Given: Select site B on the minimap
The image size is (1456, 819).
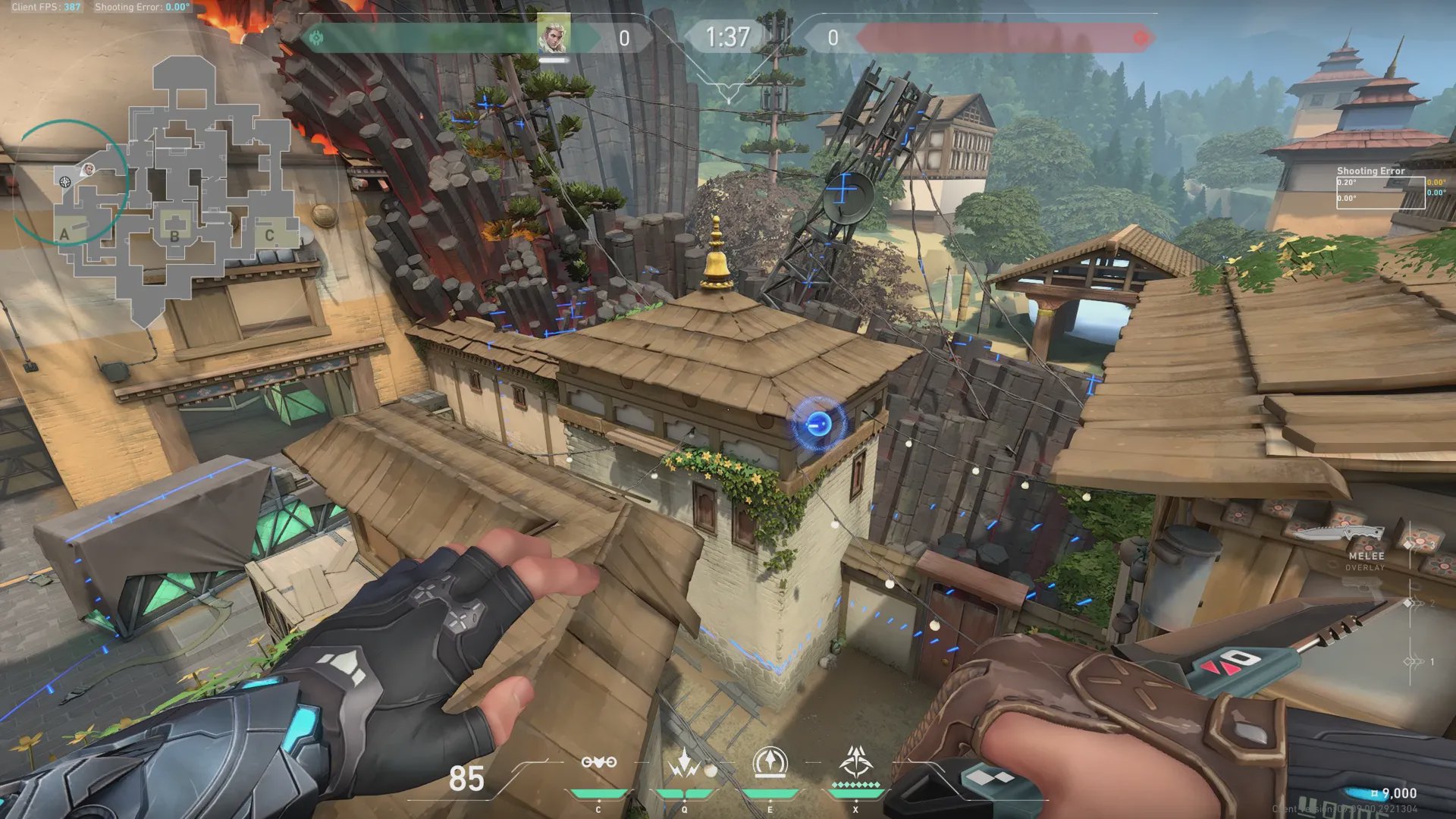Looking at the screenshot, I should pyautogui.click(x=174, y=235).
